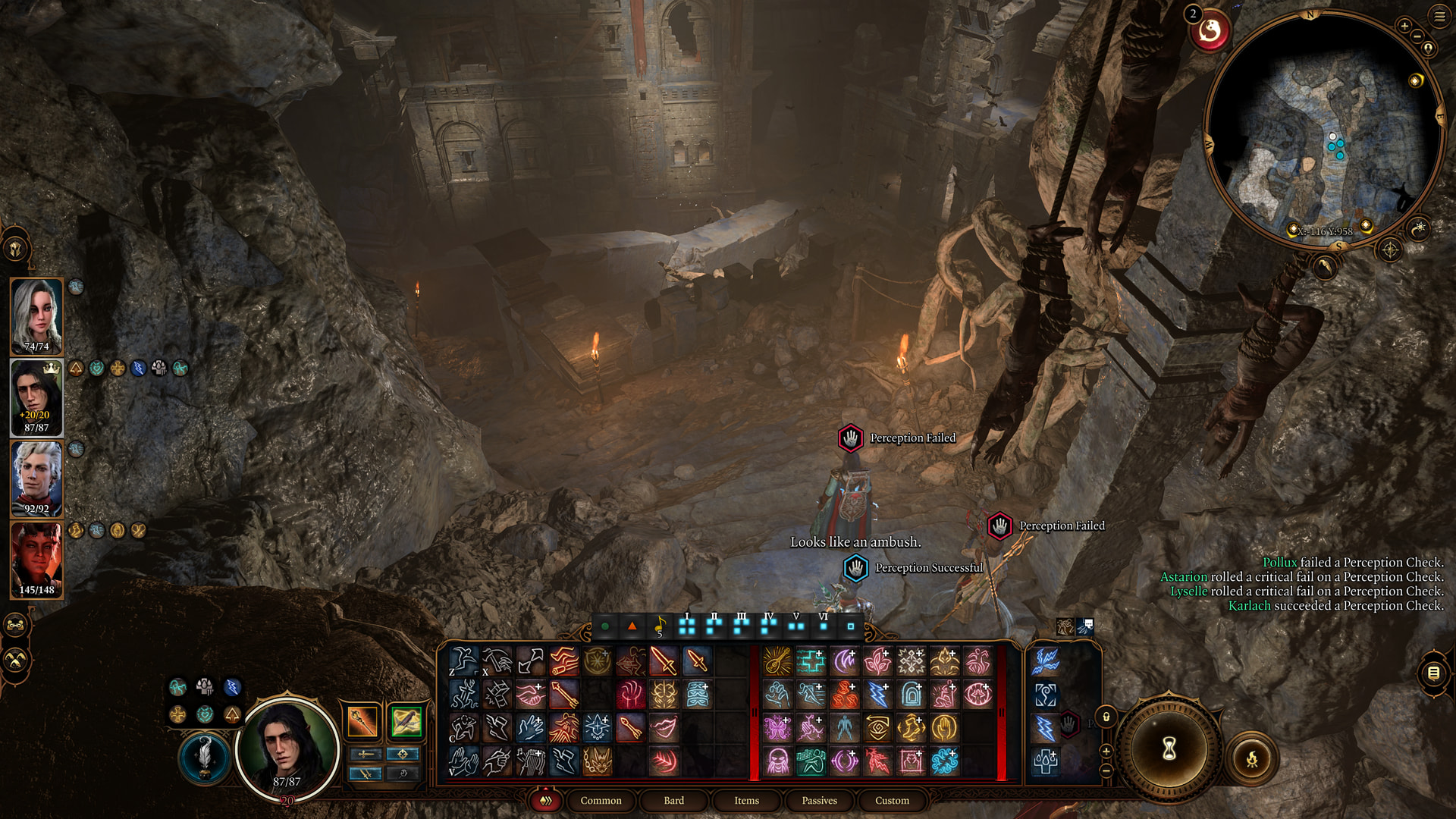Activate the lute bardic spell icon
1456x819 pixels.
click(777, 661)
